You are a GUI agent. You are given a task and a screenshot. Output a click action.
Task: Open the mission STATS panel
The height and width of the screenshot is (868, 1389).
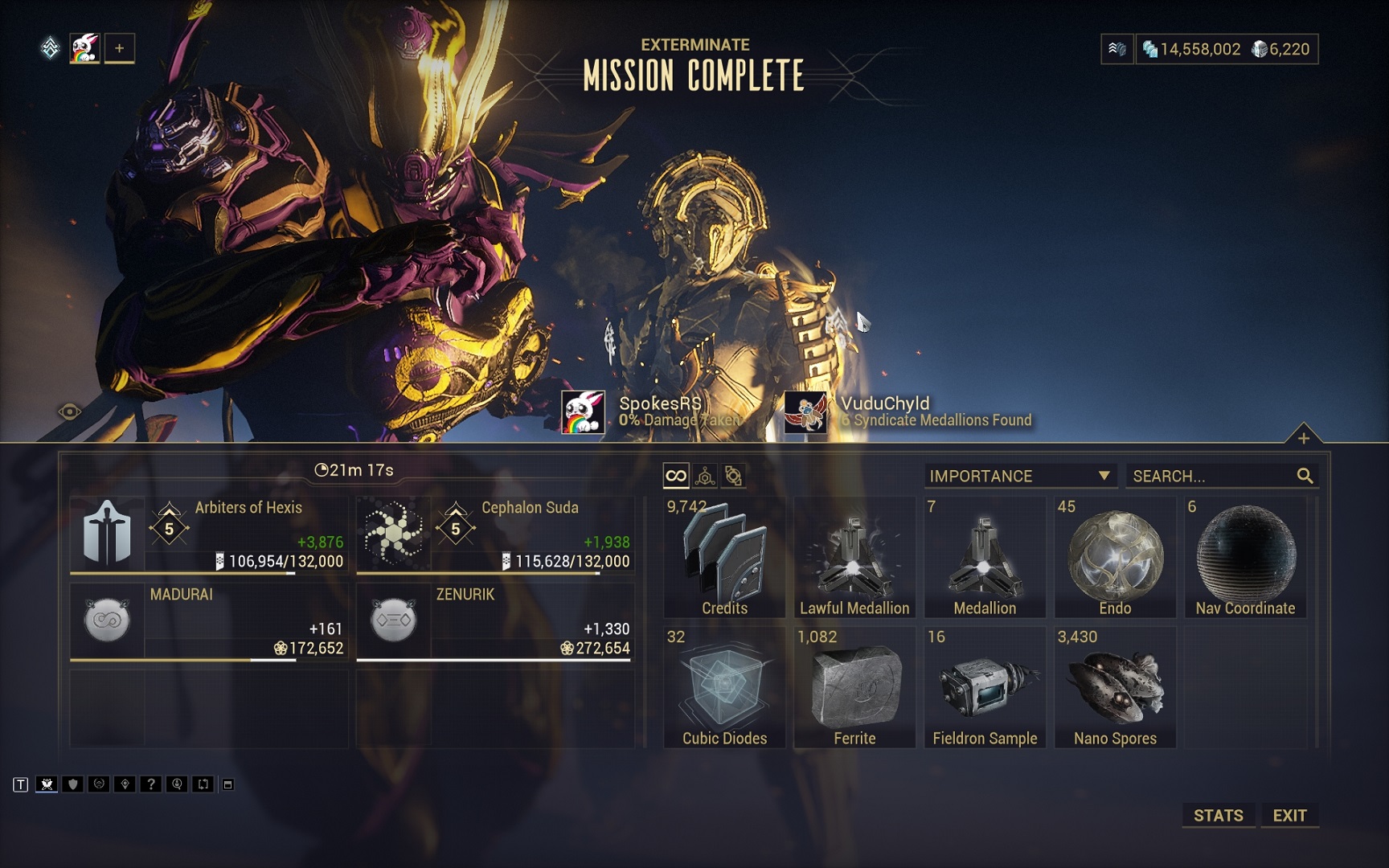point(1218,815)
